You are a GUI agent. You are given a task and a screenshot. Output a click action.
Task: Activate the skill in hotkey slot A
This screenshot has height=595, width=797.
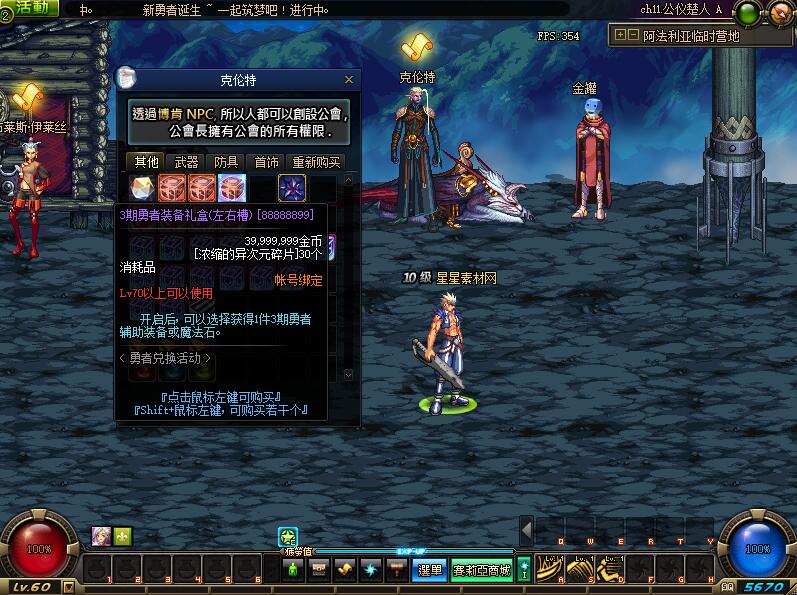click(x=552, y=569)
